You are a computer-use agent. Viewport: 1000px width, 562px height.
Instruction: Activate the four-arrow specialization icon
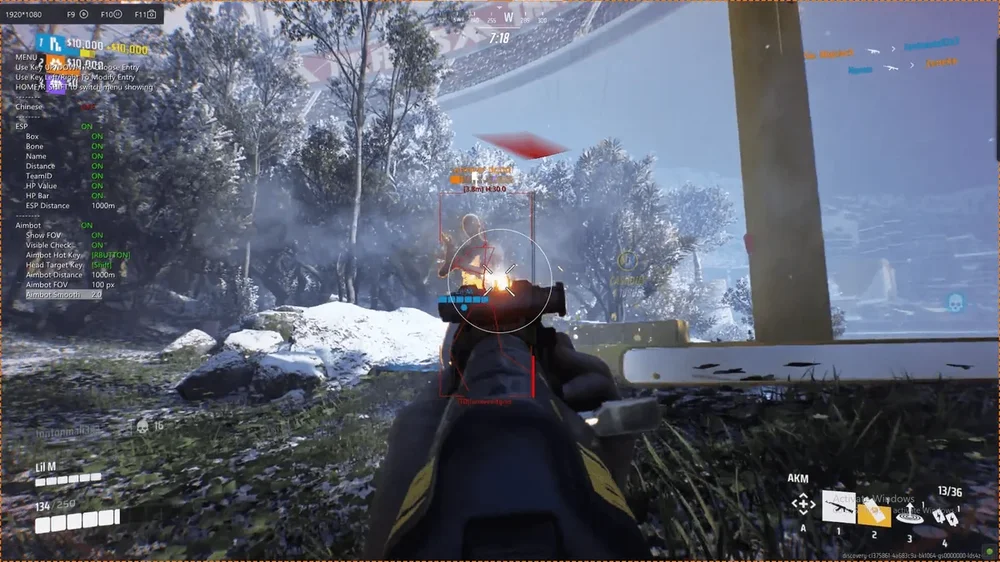coord(803,504)
